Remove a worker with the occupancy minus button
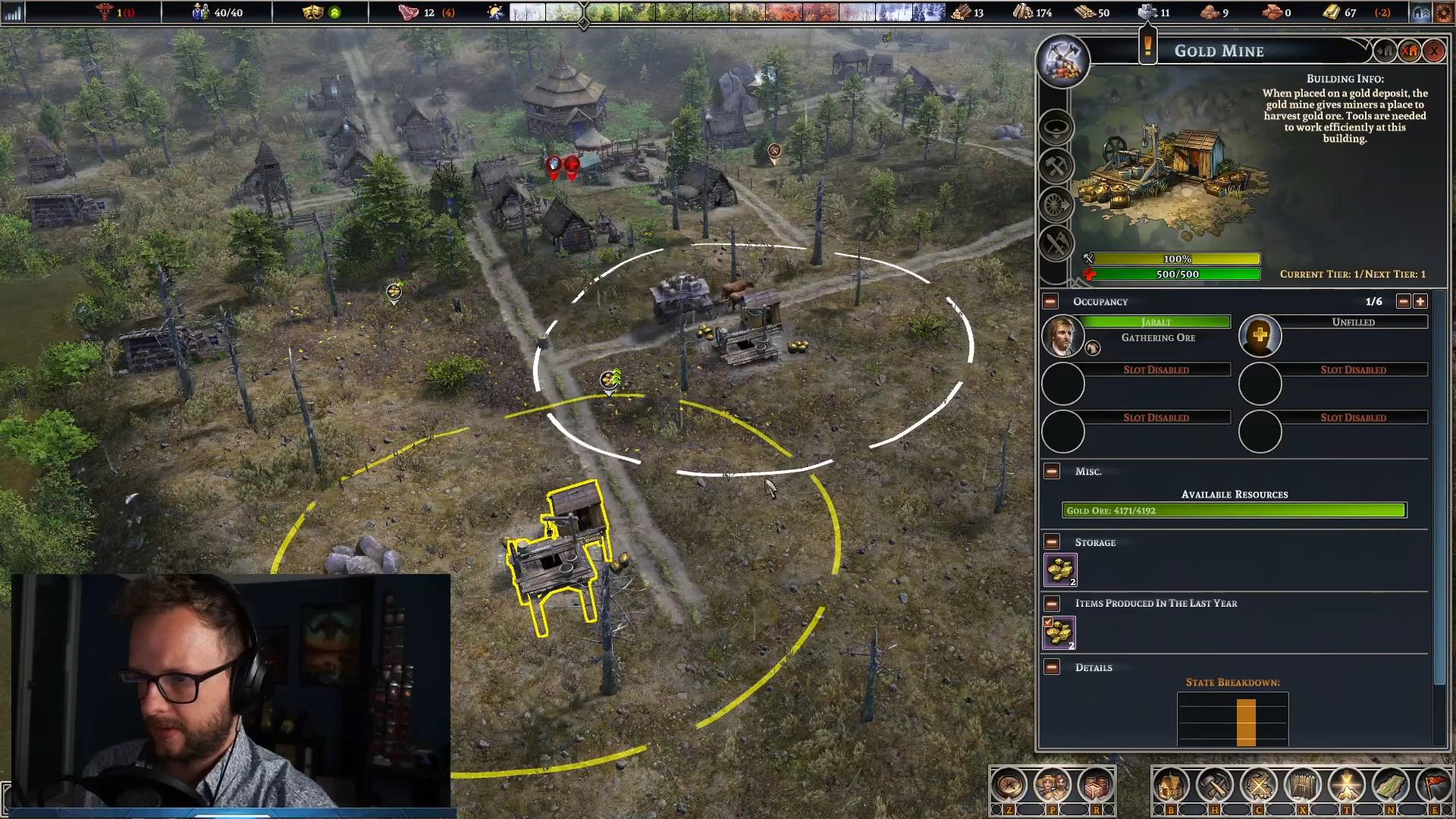Image resolution: width=1456 pixels, height=819 pixels. [x=1404, y=302]
